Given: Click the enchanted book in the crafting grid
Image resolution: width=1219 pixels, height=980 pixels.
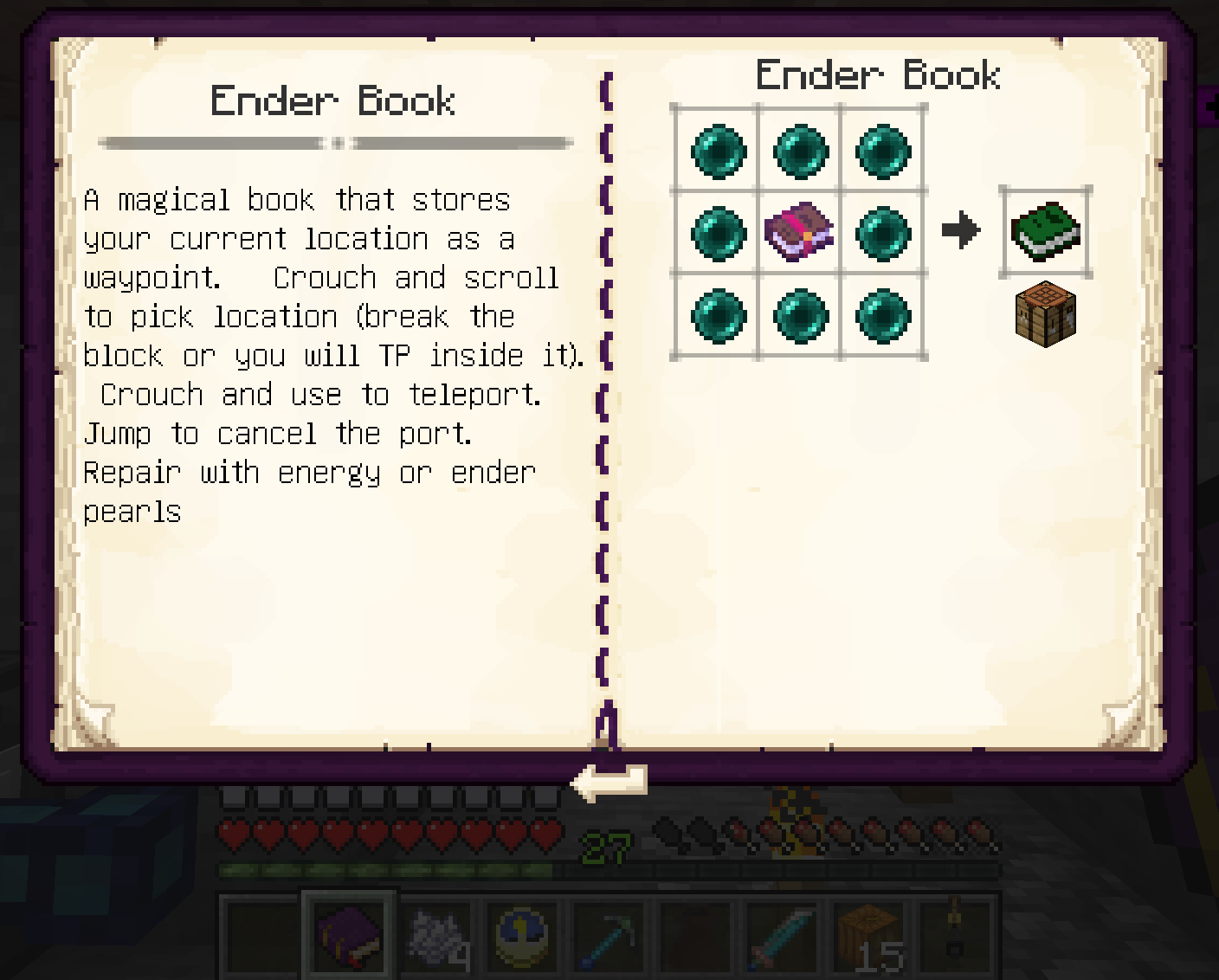Looking at the screenshot, I should [799, 231].
